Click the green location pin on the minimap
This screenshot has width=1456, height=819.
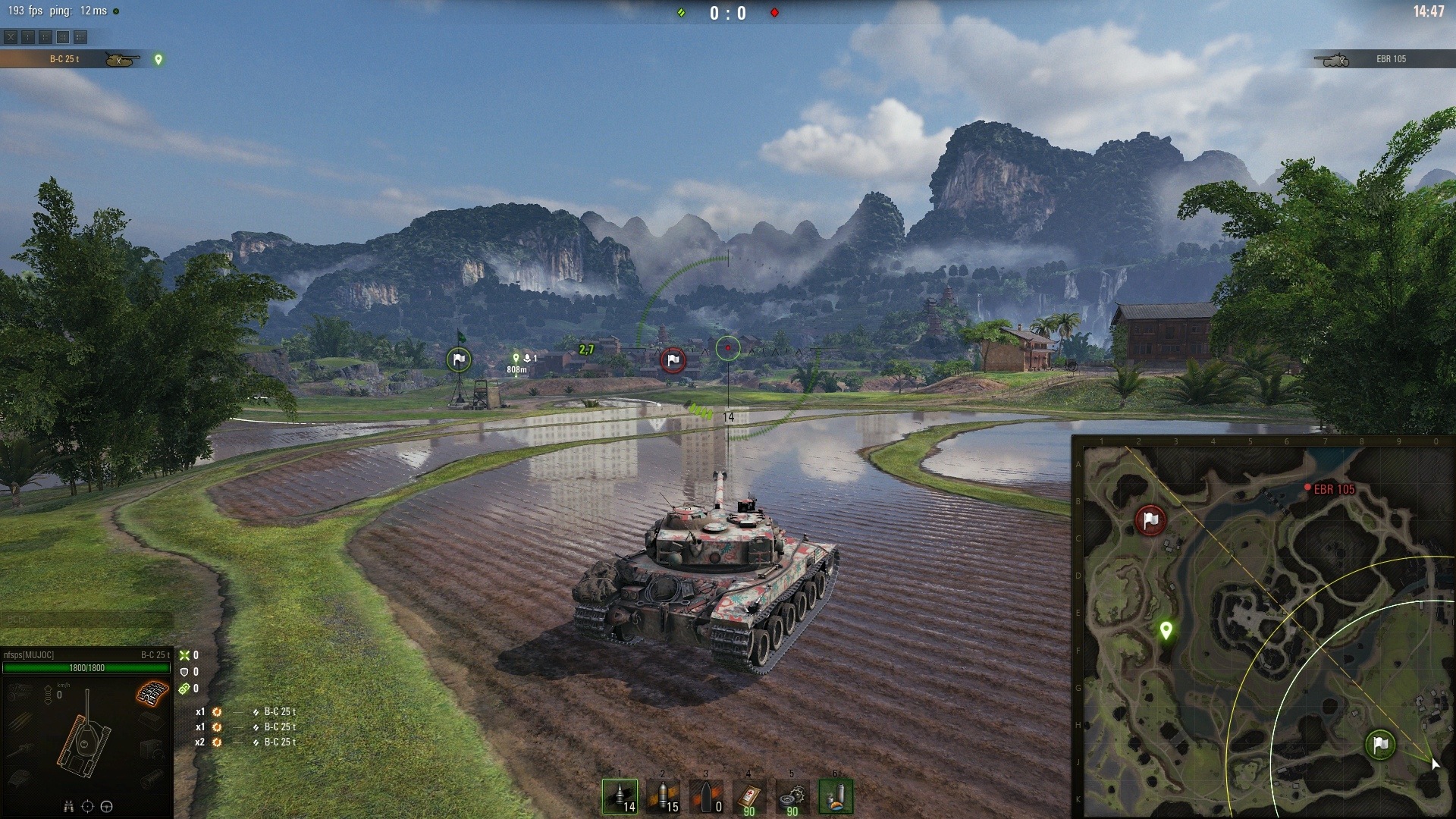tap(1166, 629)
